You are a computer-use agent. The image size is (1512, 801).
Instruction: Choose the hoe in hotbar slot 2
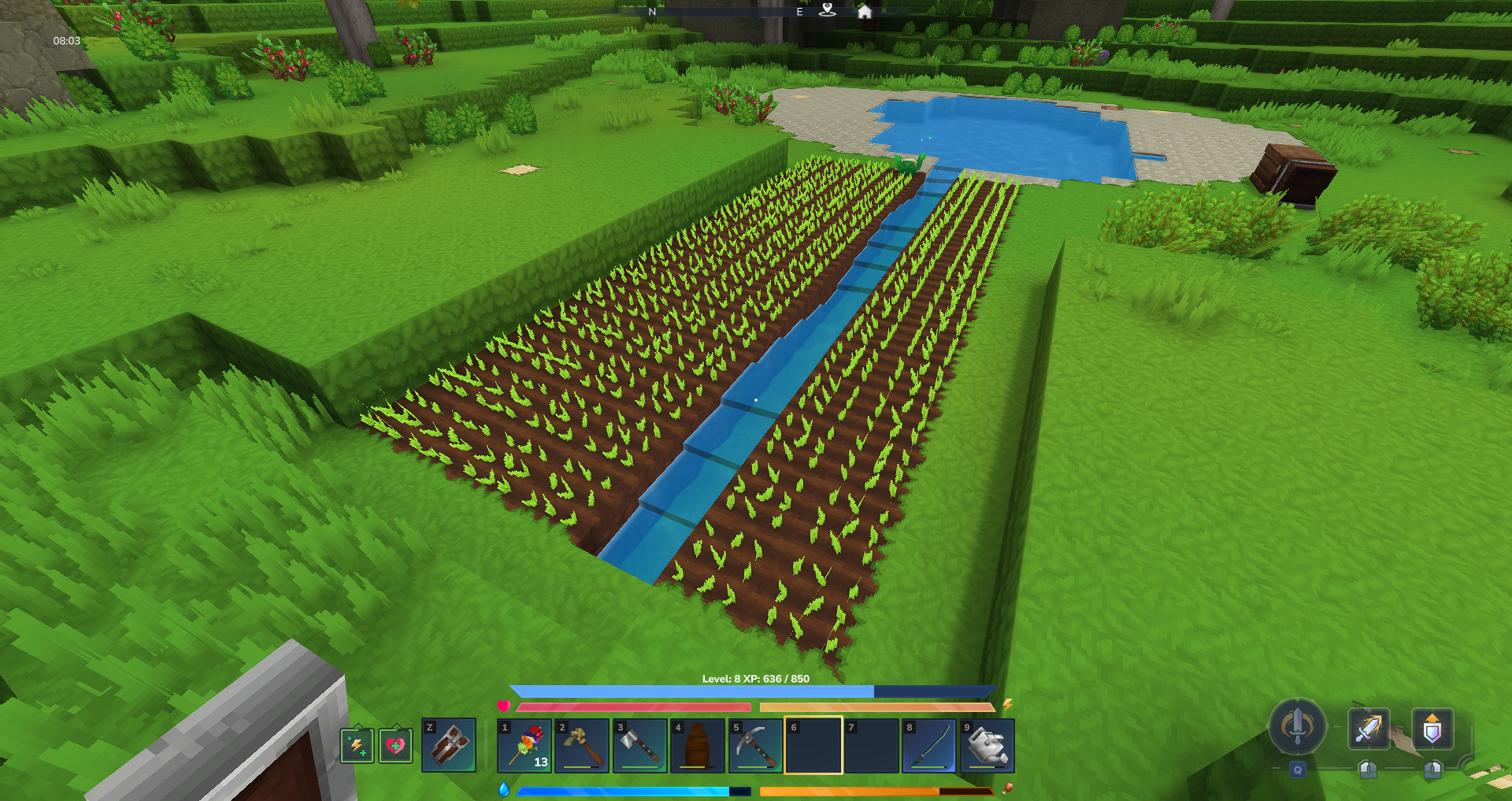[583, 745]
